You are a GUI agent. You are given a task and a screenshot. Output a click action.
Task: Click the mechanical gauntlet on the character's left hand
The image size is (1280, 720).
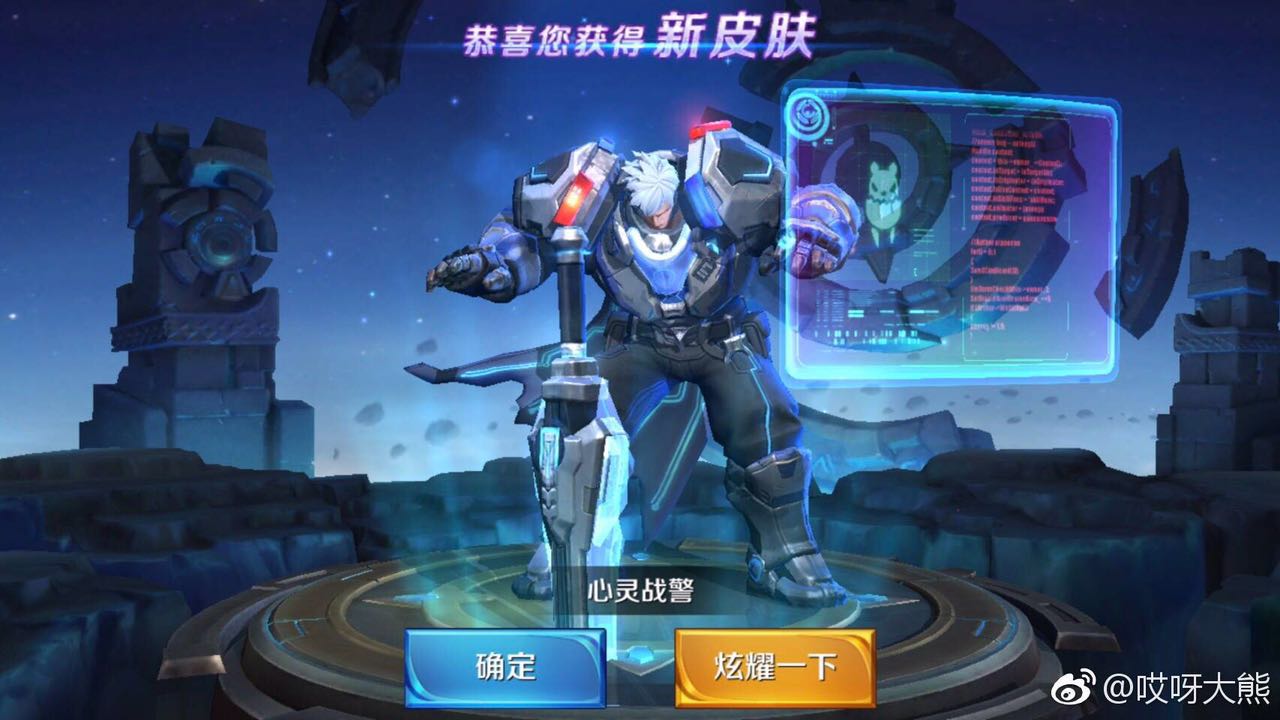[x=820, y=230]
